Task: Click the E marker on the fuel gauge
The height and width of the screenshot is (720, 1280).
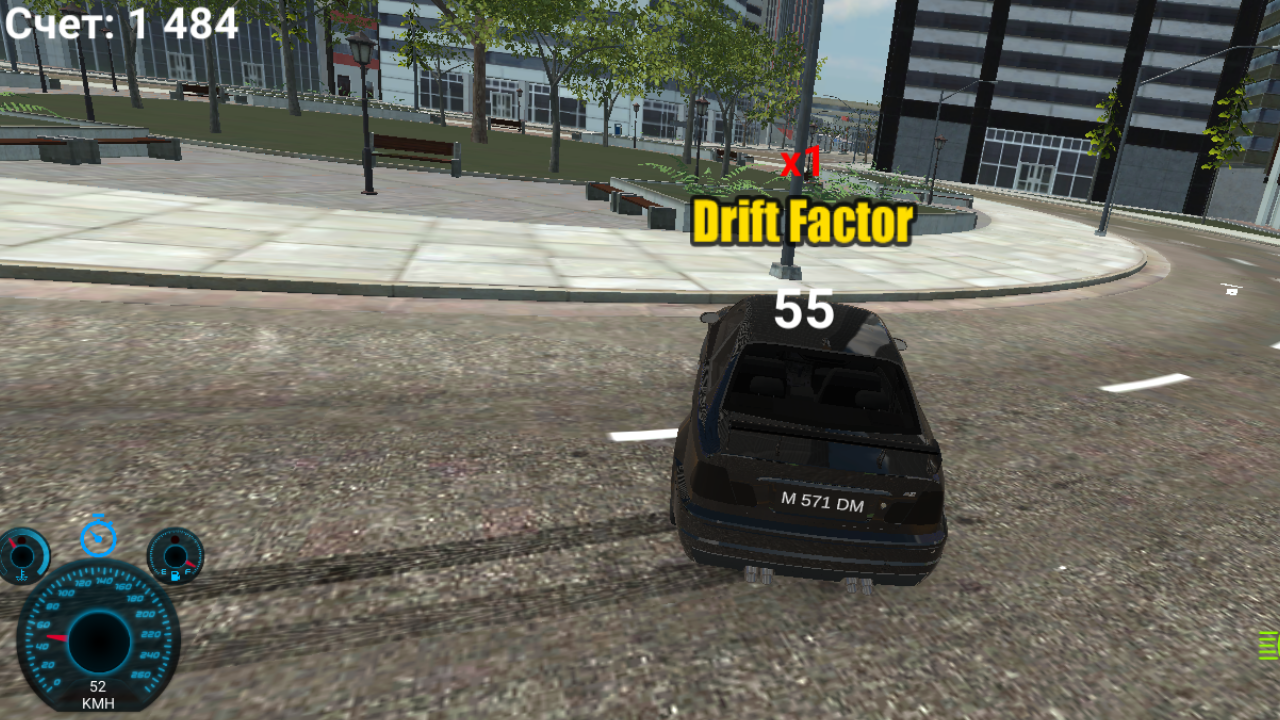Action: pos(162,572)
